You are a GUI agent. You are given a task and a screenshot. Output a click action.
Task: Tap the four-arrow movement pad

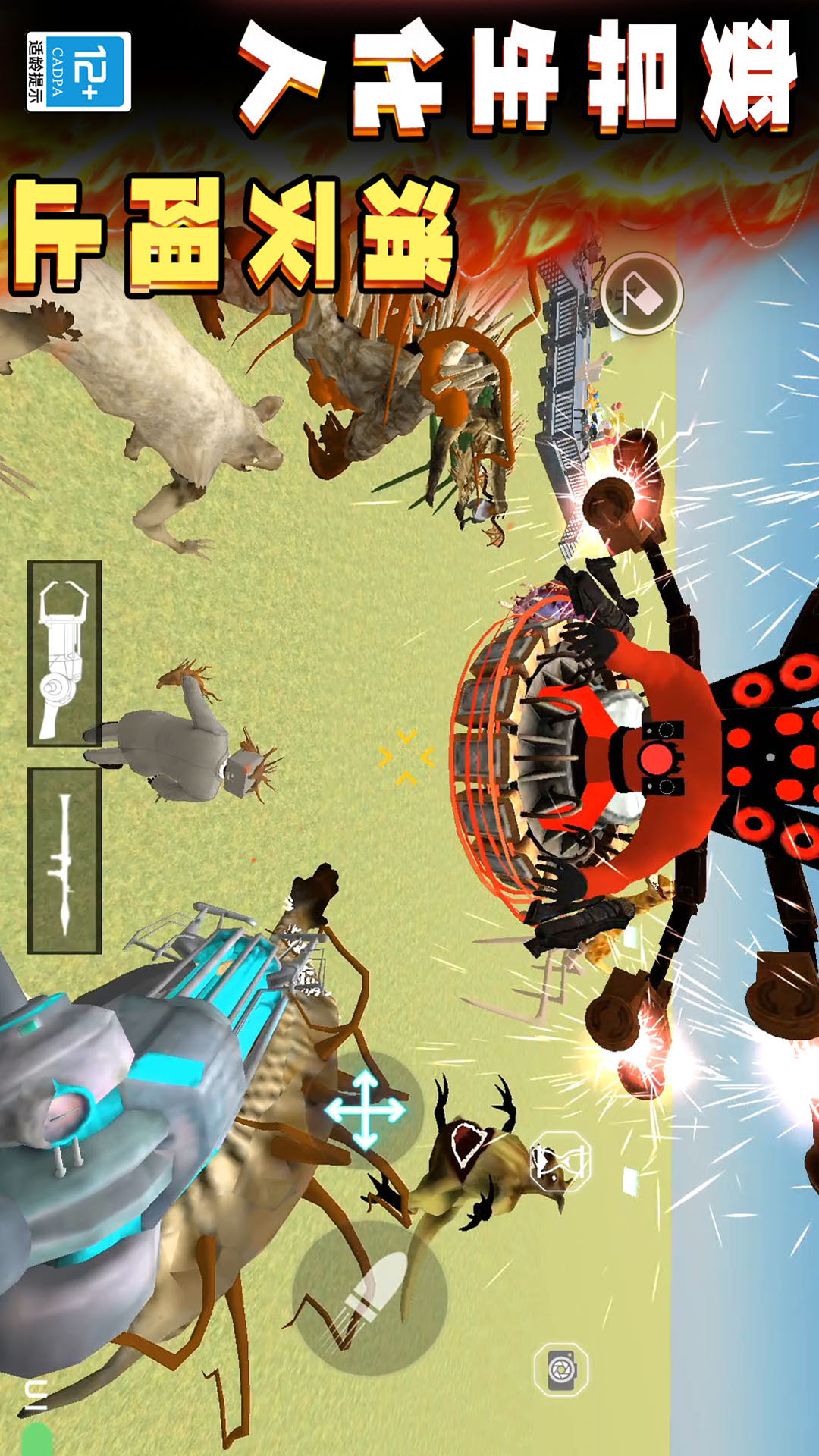point(366,1109)
